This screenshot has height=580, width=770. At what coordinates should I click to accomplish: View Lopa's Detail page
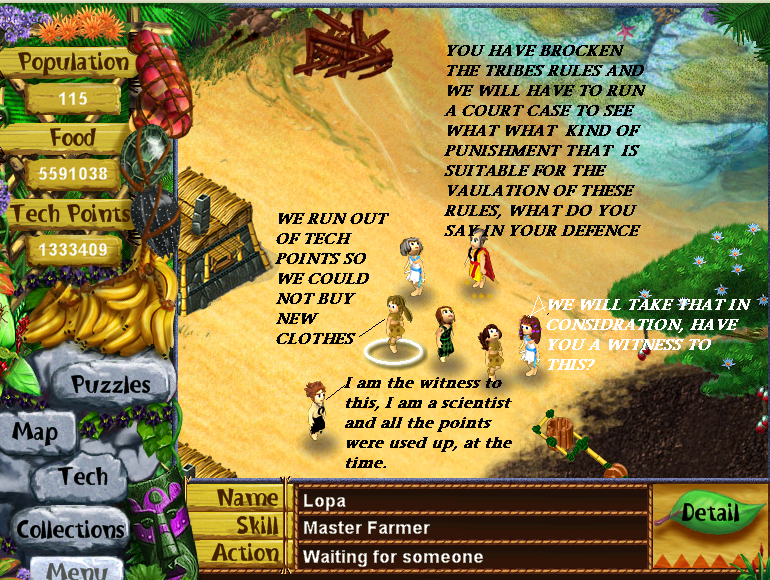[x=709, y=513]
